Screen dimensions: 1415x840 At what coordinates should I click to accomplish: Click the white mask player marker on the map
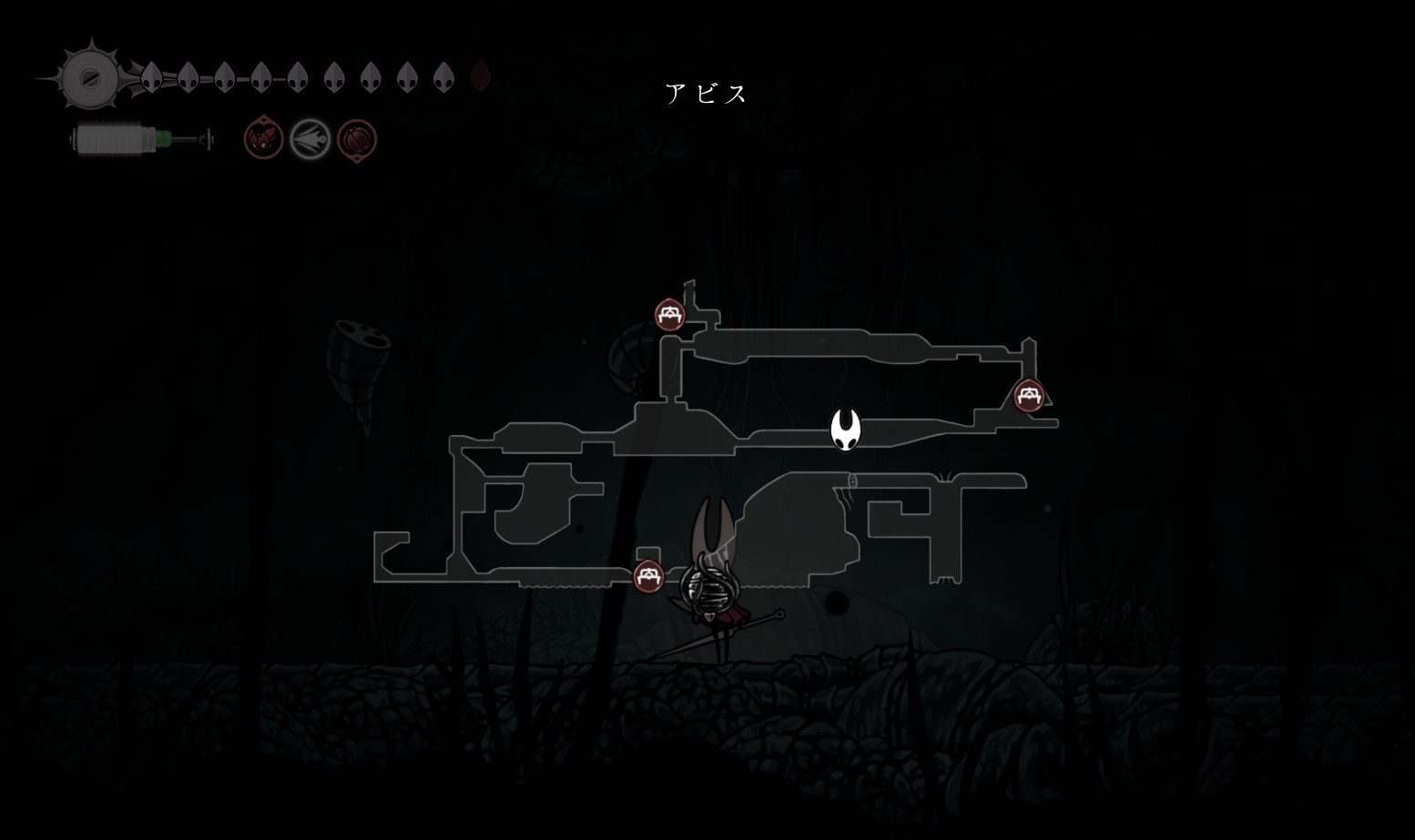click(x=846, y=429)
